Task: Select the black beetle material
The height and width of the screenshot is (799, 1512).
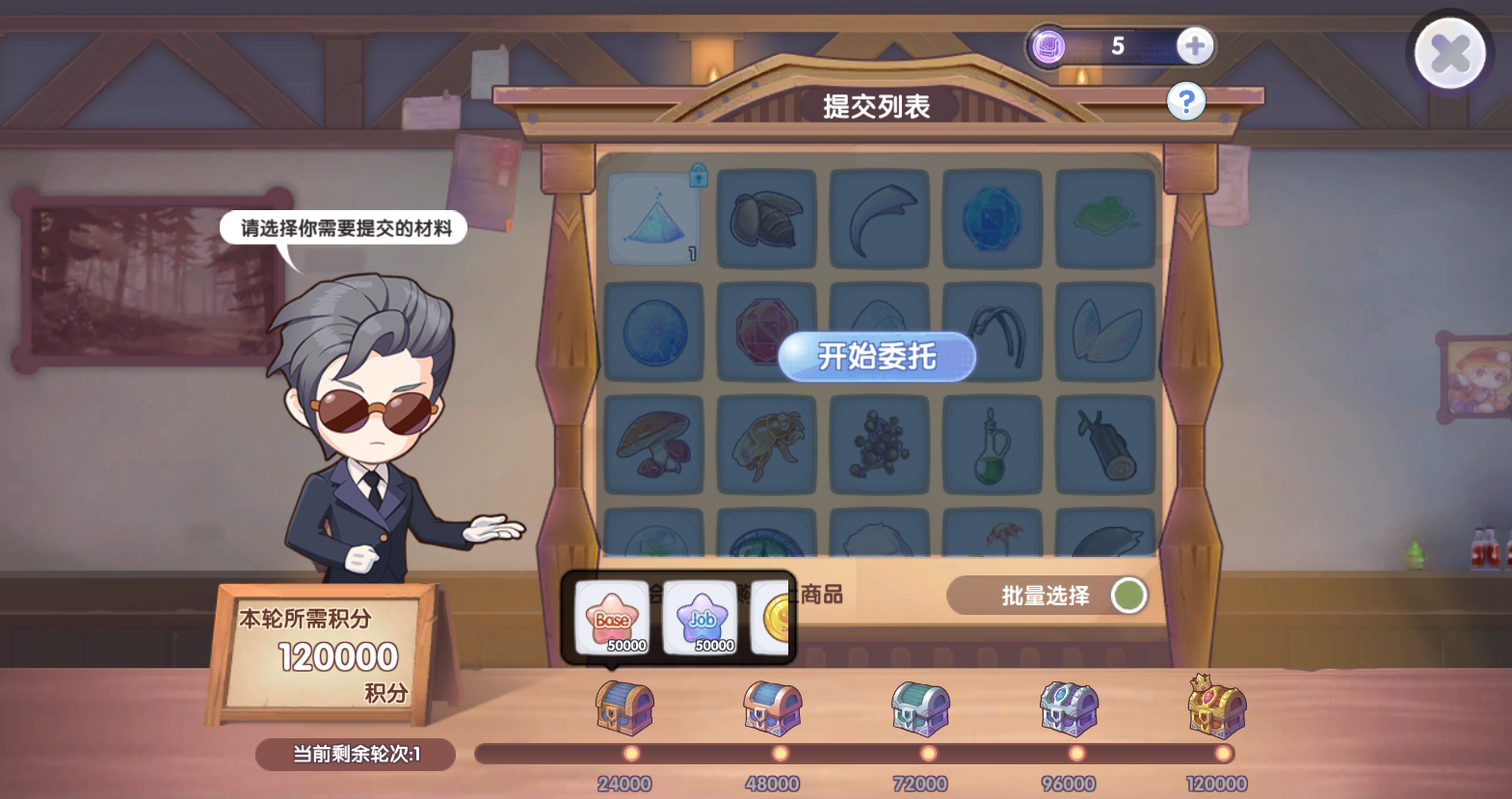Action: [766, 218]
